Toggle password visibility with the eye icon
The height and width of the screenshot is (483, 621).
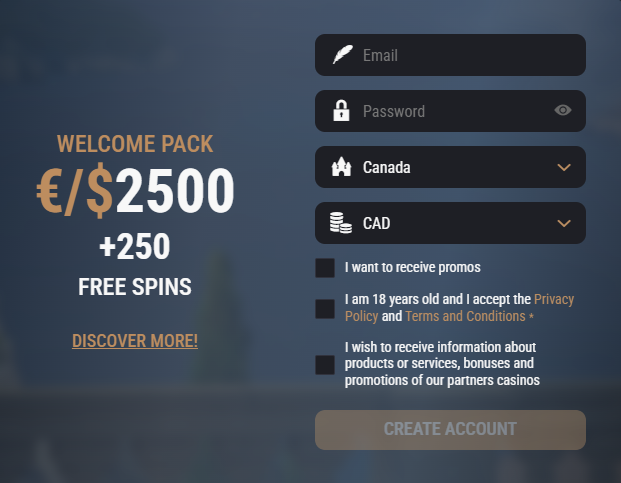[563, 111]
